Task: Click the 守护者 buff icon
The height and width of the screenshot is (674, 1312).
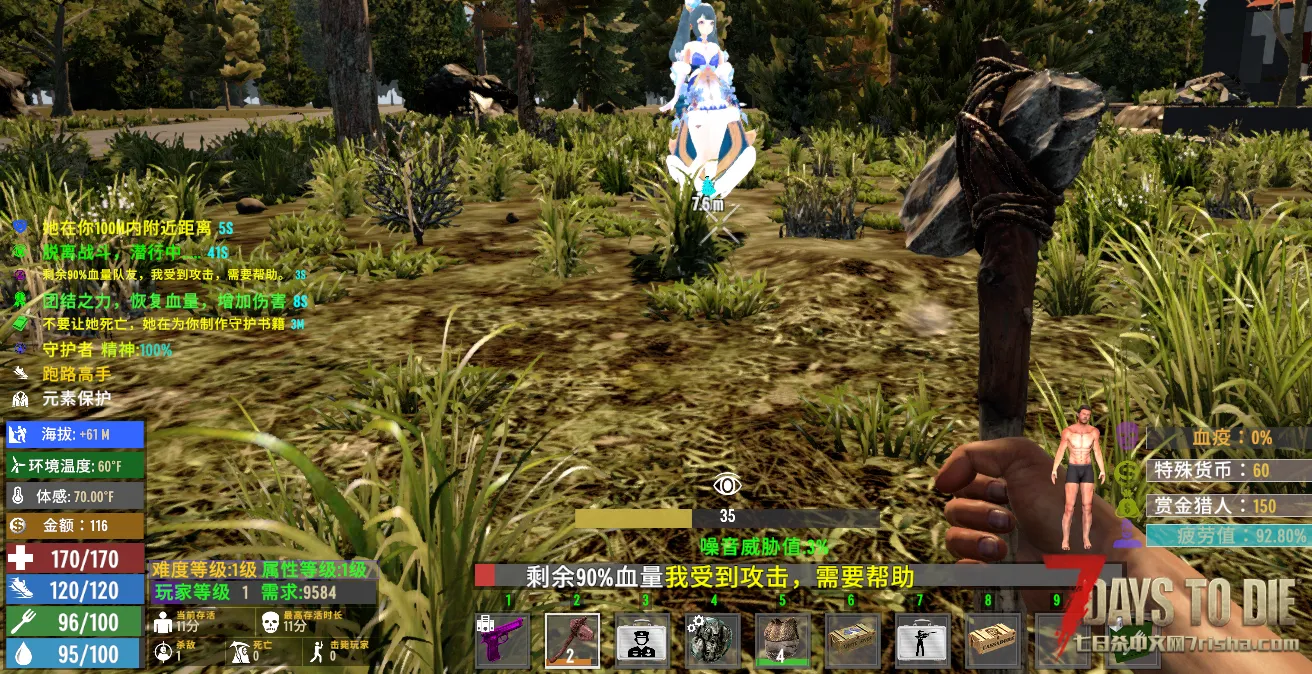Action: [x=20, y=350]
